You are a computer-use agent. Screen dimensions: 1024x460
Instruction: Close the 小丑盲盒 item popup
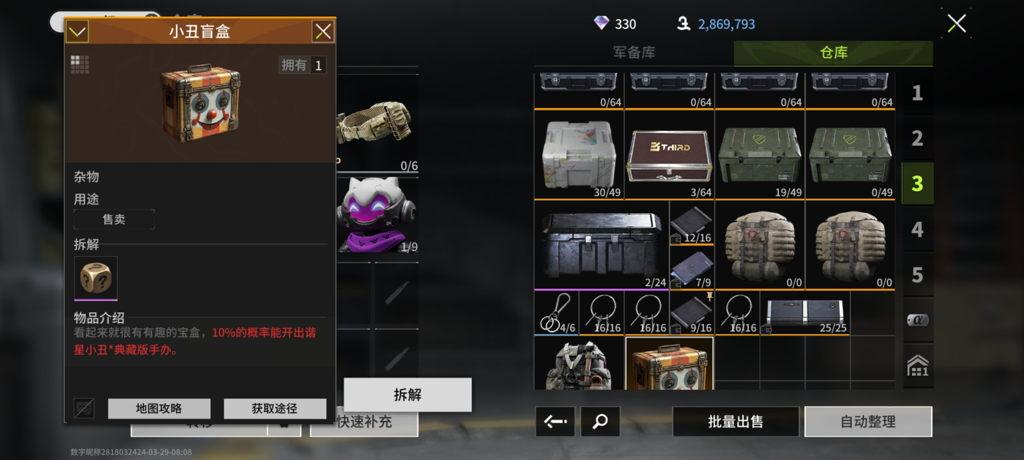pyautogui.click(x=323, y=31)
